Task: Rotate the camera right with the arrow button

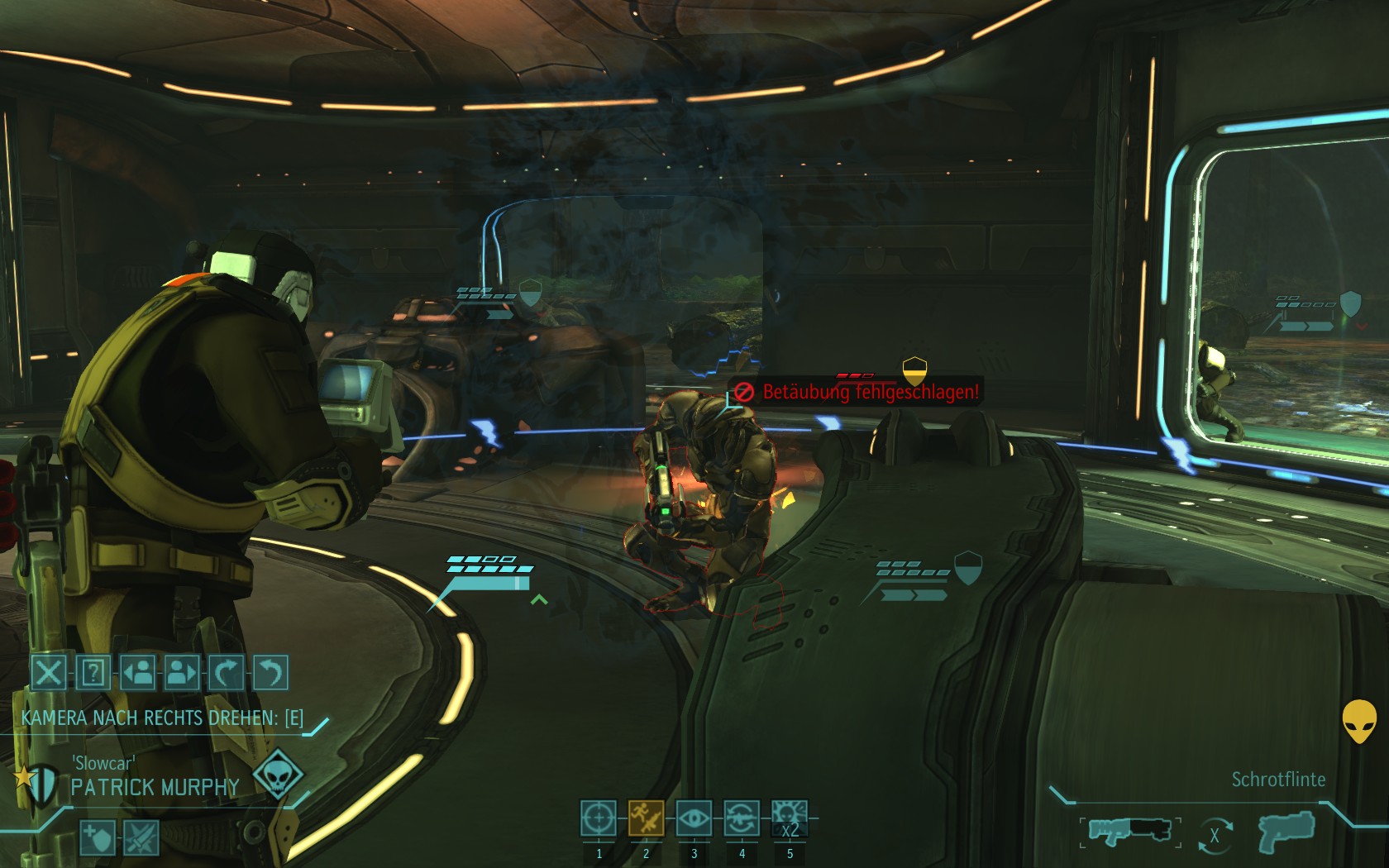Action: click(226, 672)
